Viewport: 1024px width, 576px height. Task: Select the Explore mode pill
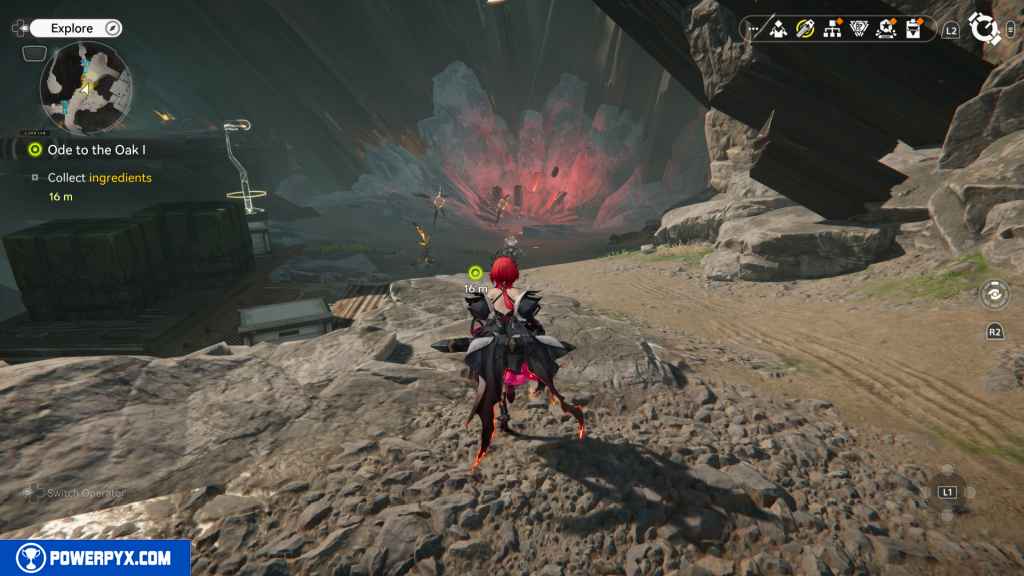[x=76, y=29]
